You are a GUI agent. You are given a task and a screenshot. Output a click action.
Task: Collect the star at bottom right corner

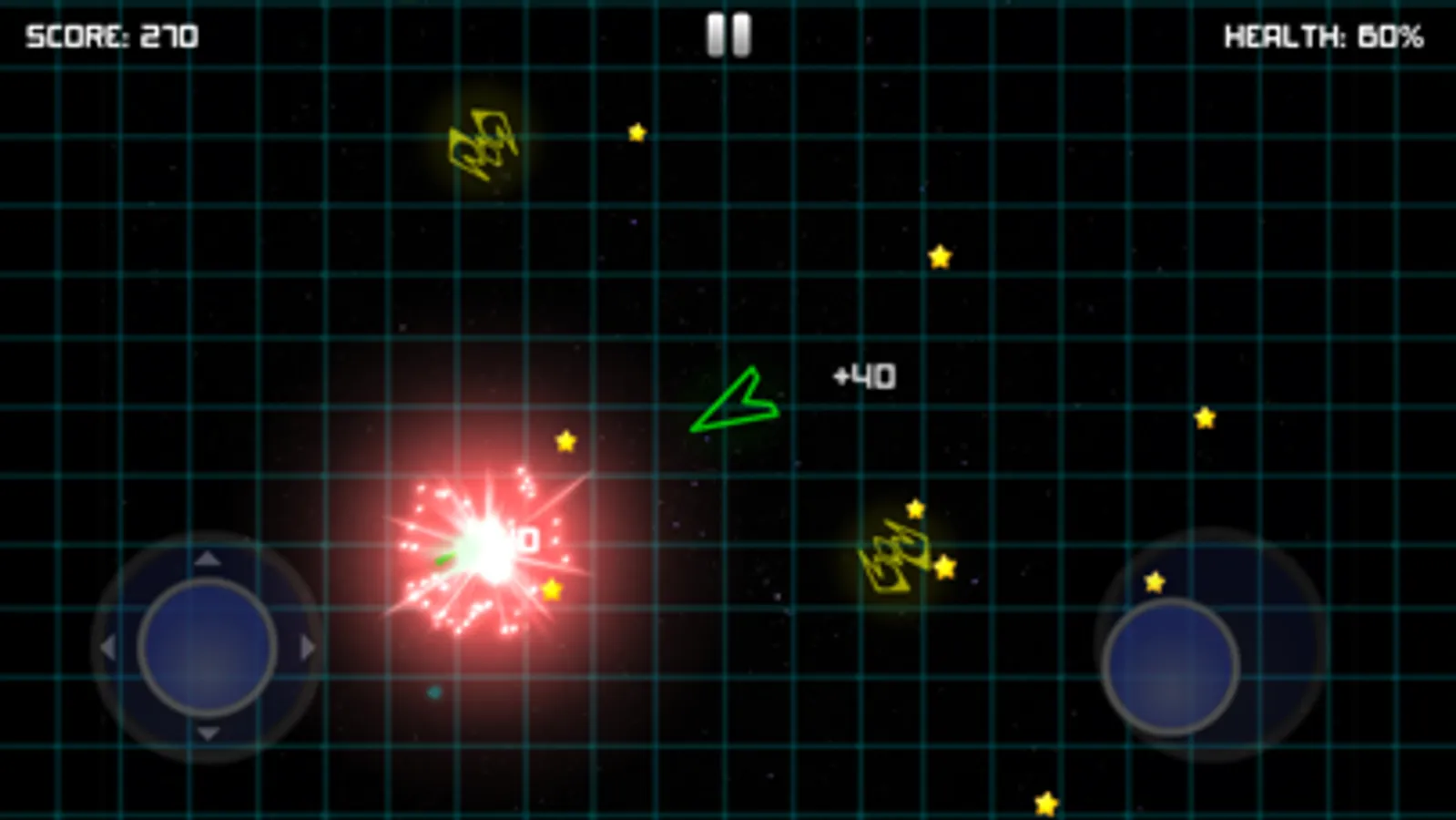1047,802
